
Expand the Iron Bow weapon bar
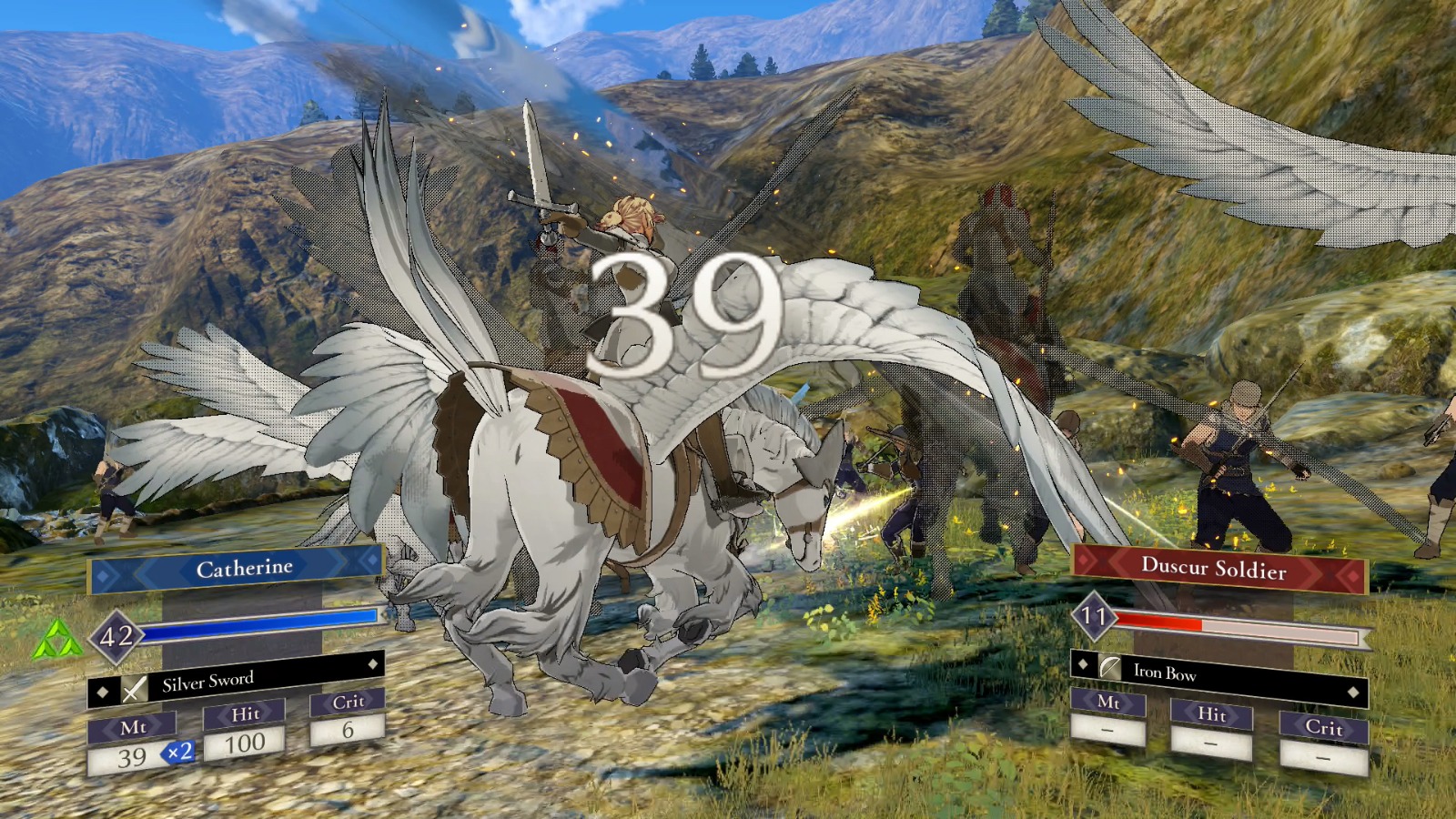1219,673
